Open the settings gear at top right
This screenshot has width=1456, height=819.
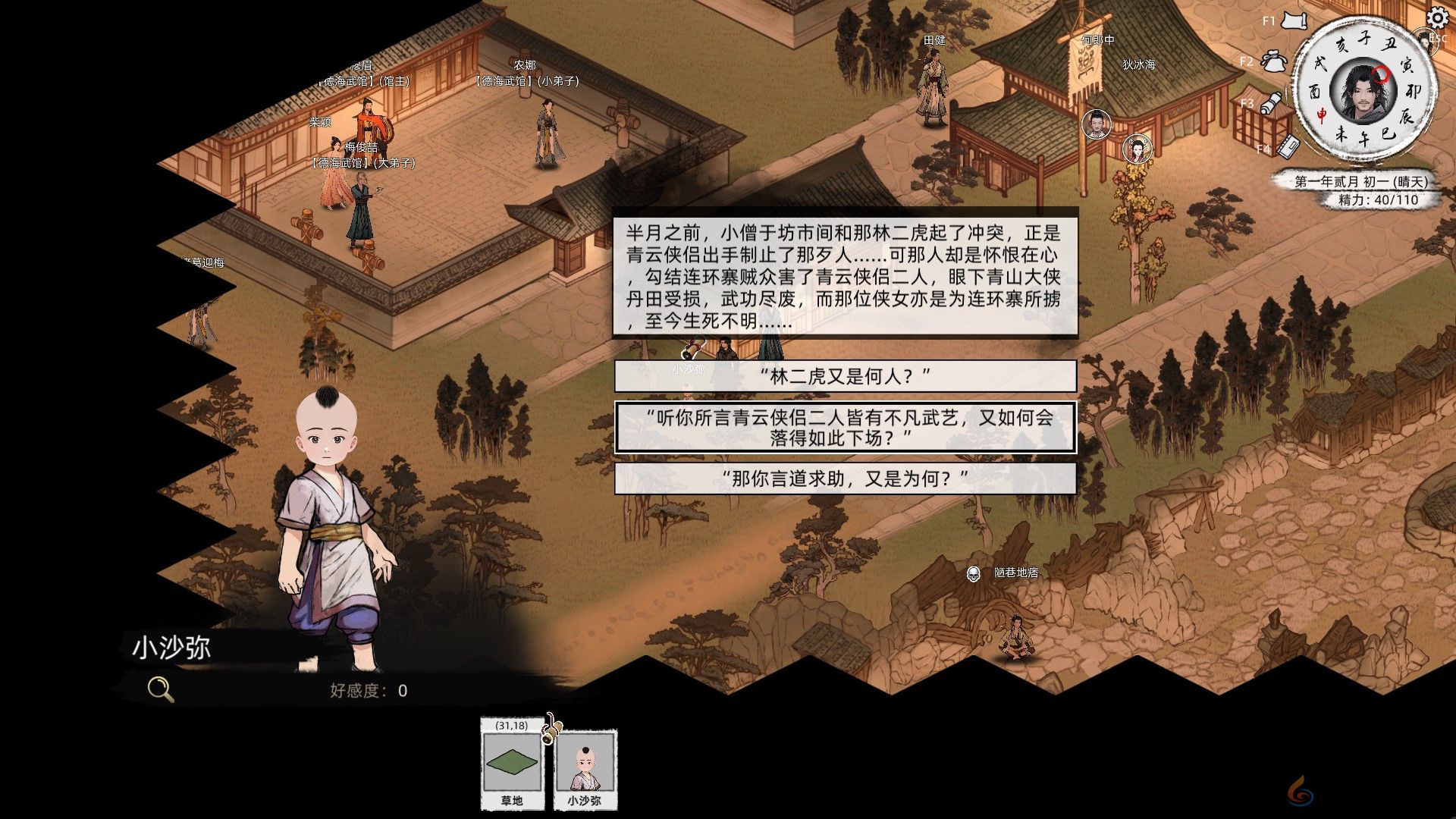click(x=1436, y=19)
